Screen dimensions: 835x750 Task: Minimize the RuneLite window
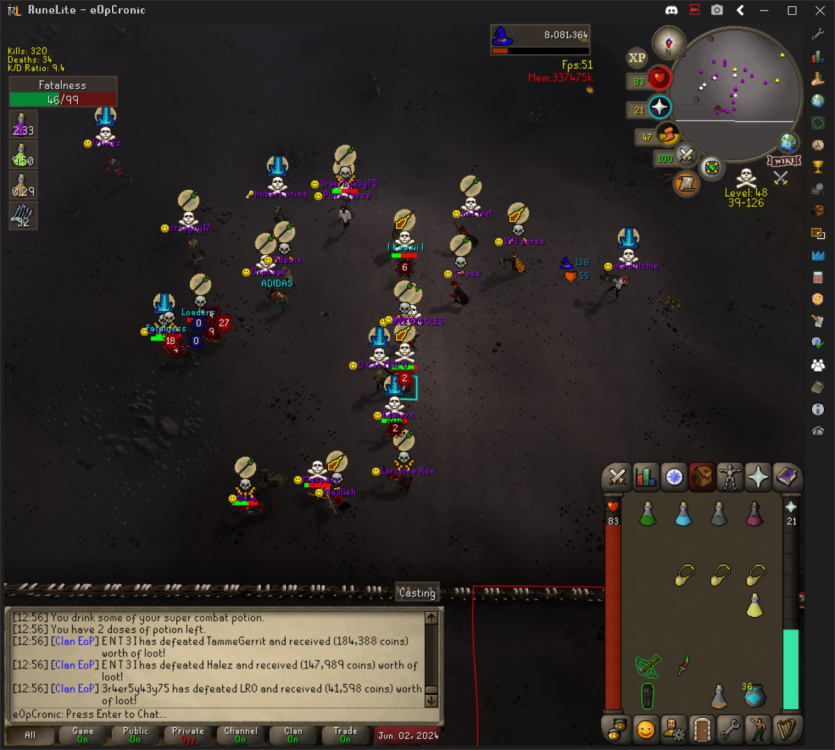[767, 10]
